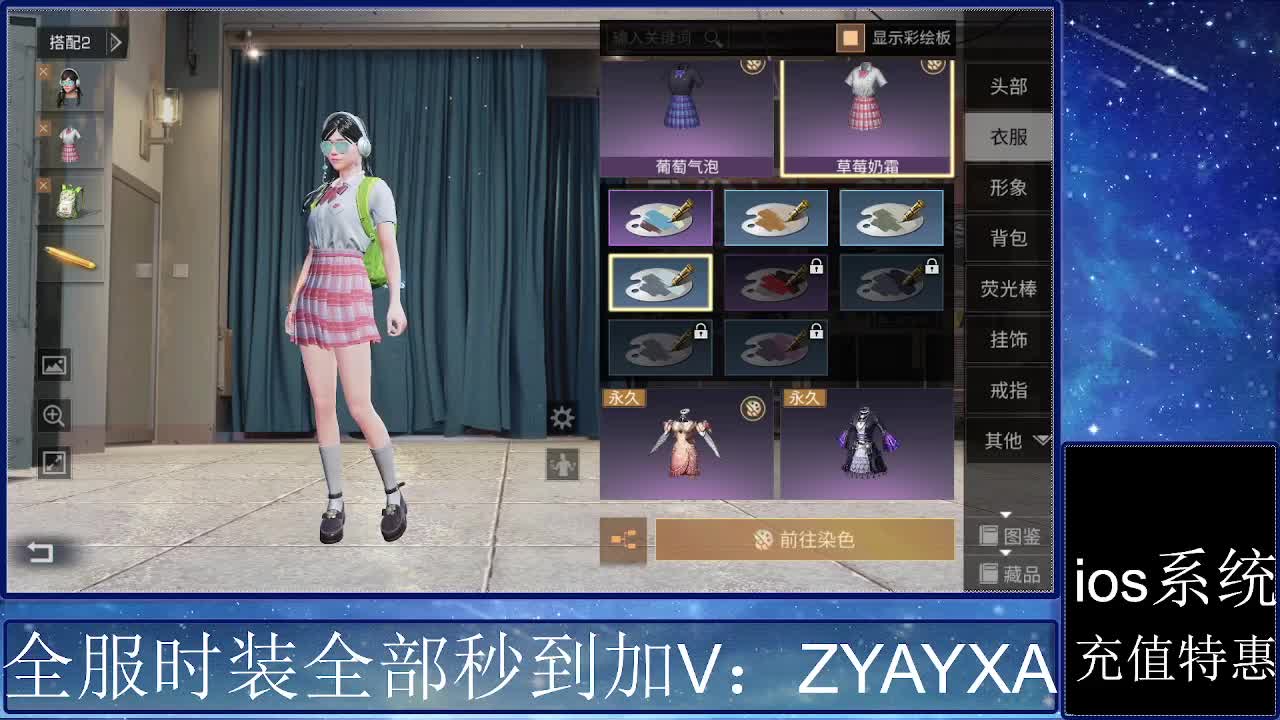
Task: Click the magnifier zoom icon
Action: (x=53, y=414)
